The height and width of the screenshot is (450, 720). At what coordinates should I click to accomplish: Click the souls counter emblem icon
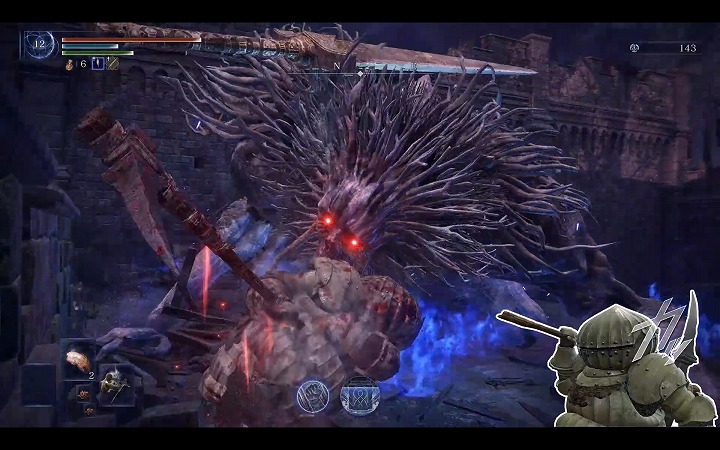click(634, 47)
